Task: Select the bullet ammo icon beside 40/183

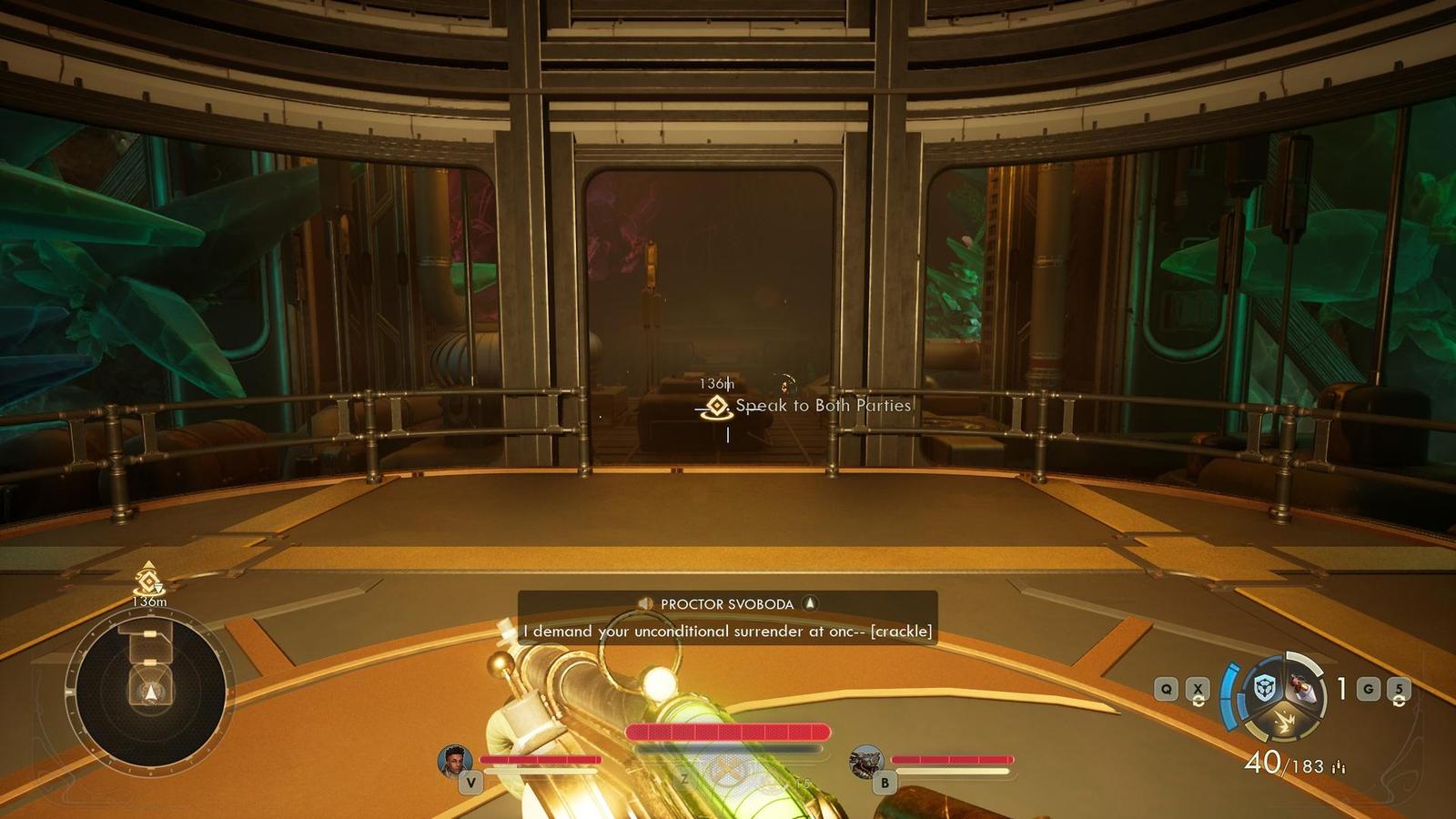Action: pyautogui.click(x=1340, y=766)
